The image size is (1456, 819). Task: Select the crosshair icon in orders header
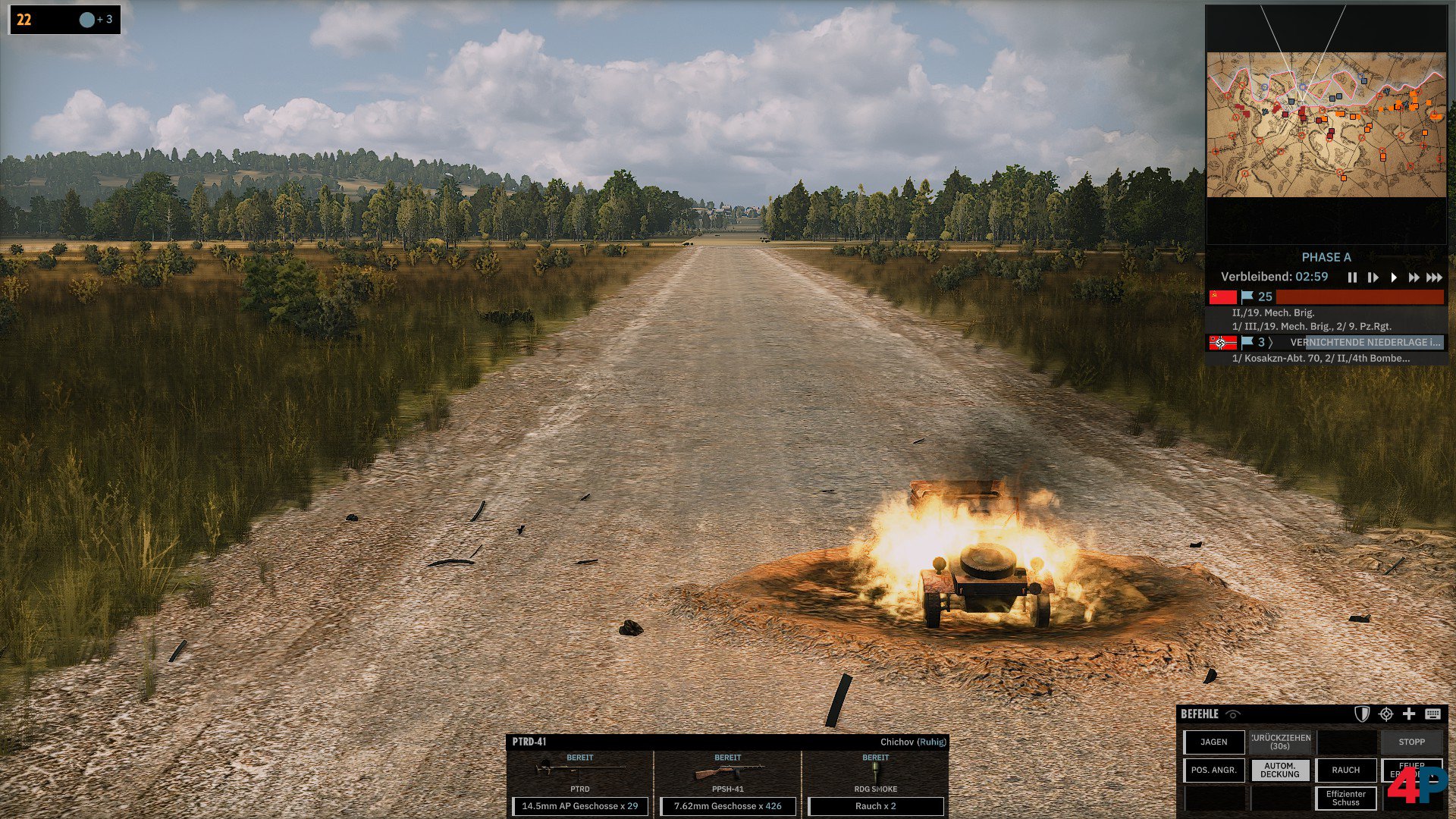click(x=1386, y=714)
